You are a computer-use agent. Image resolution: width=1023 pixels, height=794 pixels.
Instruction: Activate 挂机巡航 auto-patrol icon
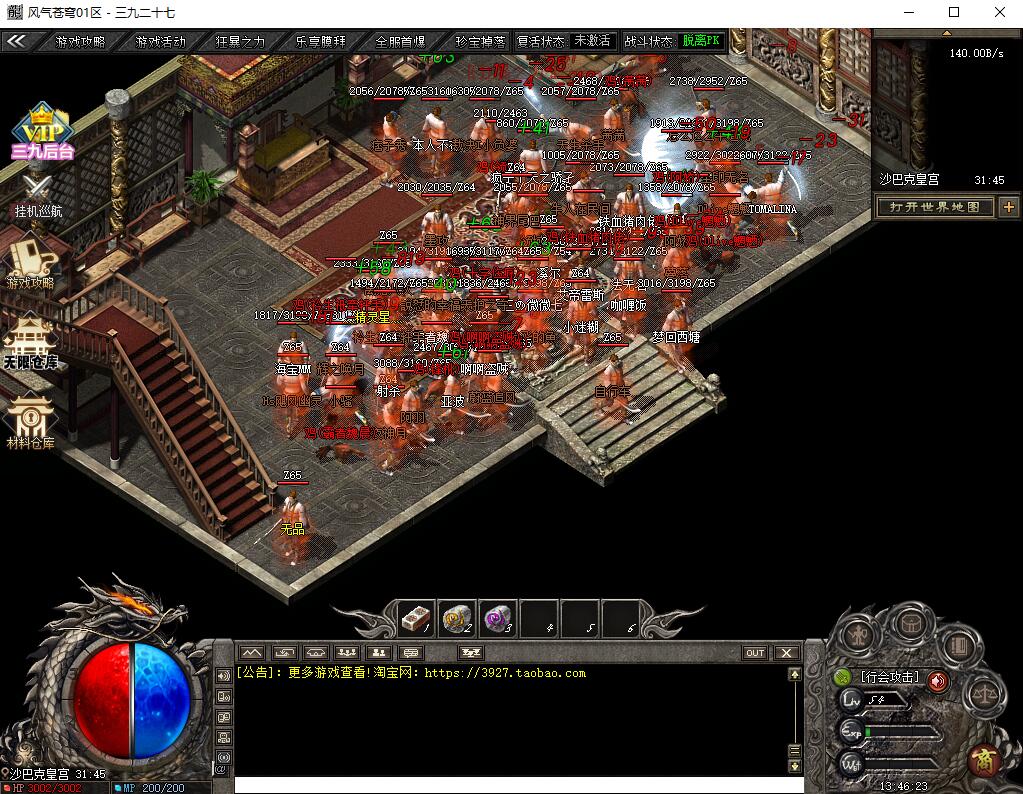[38, 194]
